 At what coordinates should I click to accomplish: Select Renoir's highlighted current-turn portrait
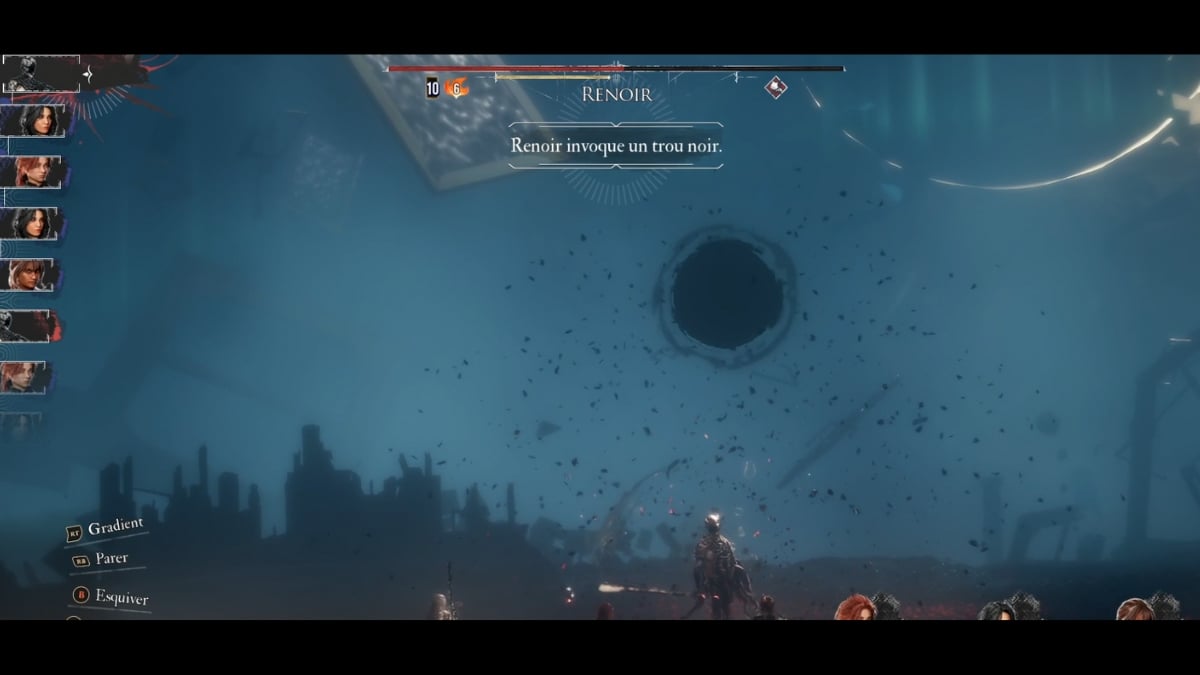tap(41, 73)
